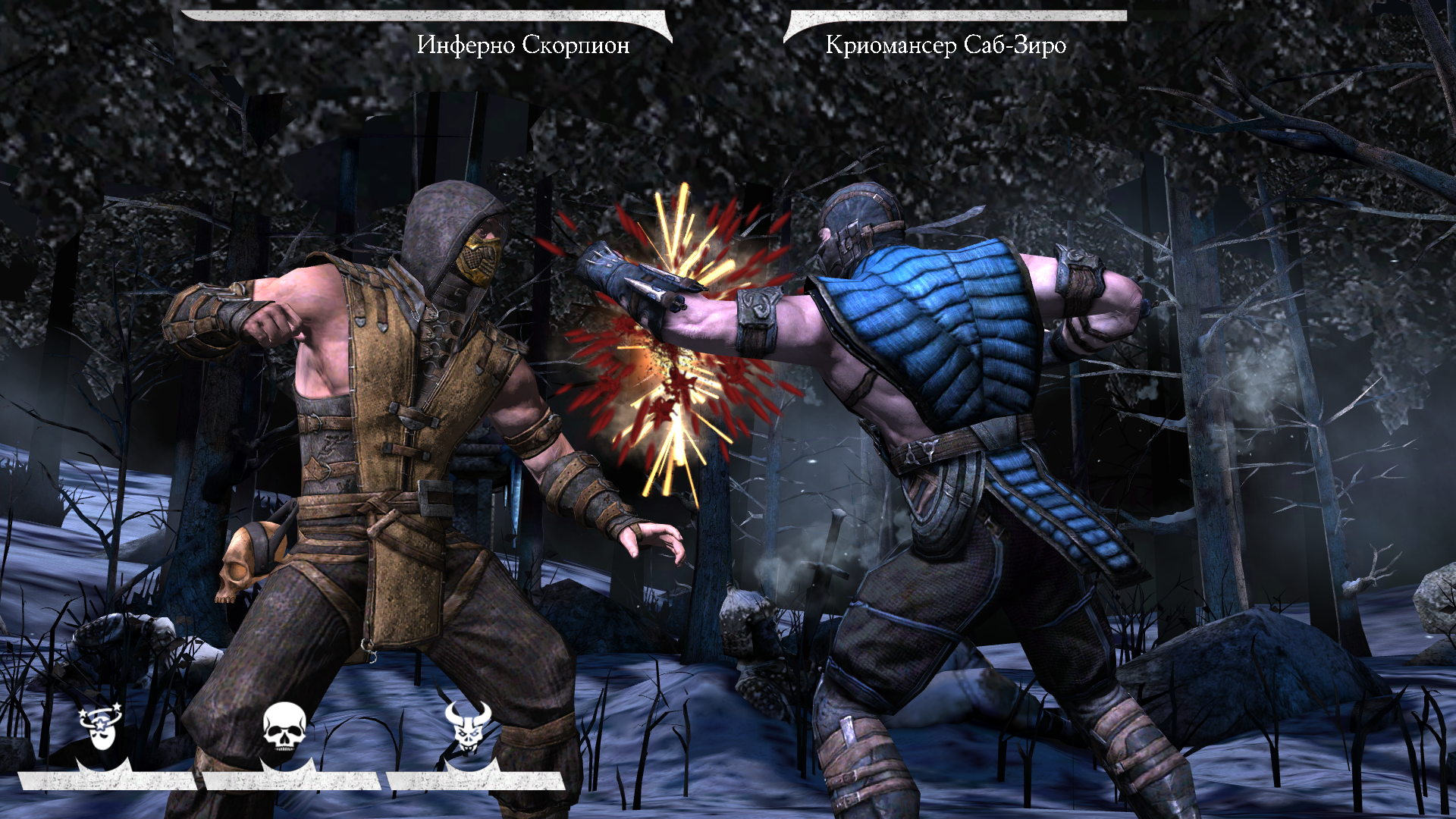Trigger the white skull special attack

coord(284,727)
